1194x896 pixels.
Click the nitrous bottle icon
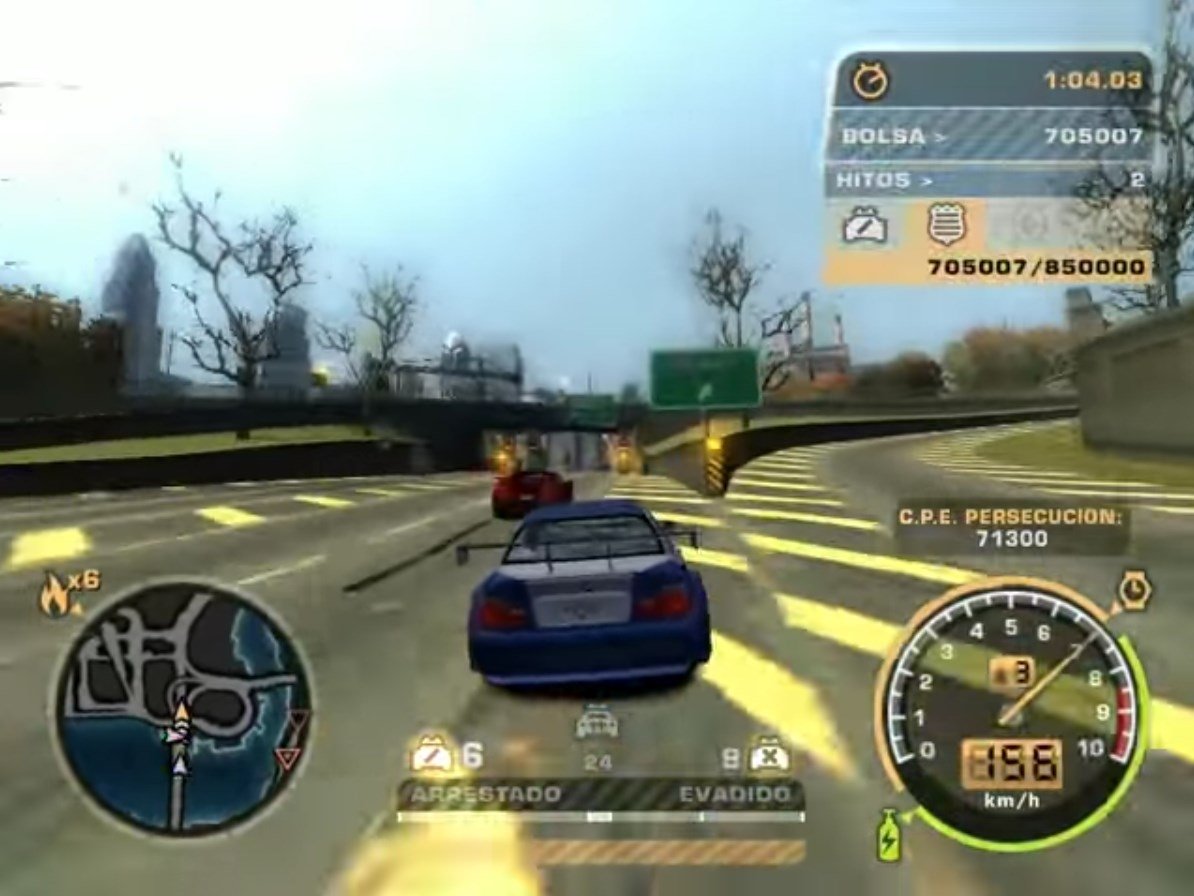(888, 835)
